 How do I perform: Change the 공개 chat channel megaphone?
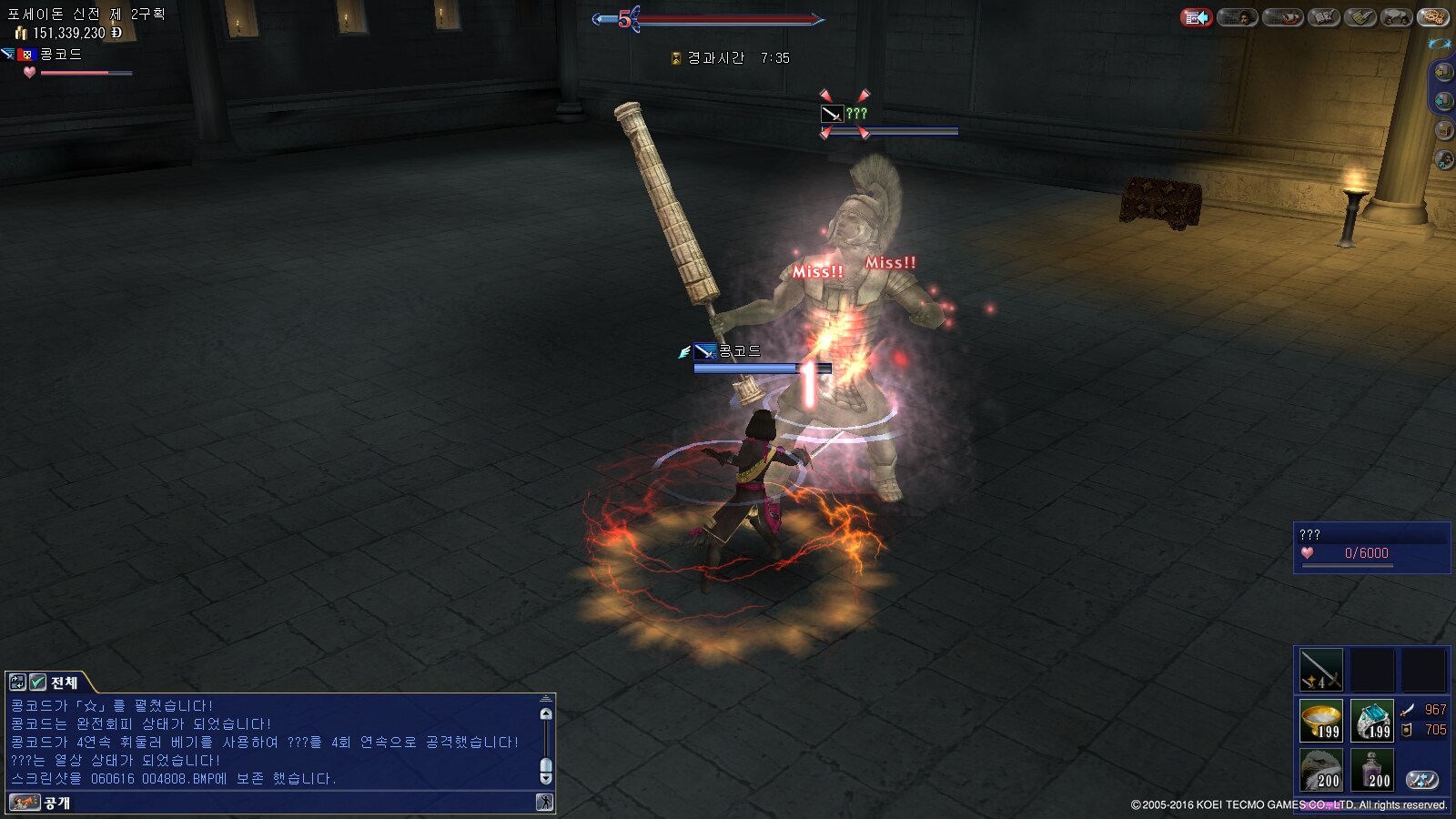pyautogui.click(x=25, y=803)
